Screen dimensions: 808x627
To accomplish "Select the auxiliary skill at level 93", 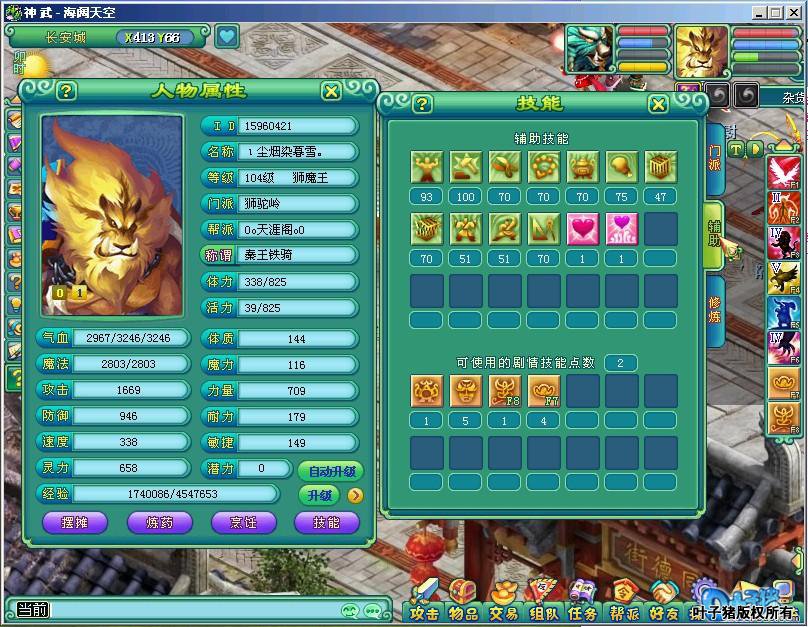I will click(426, 167).
